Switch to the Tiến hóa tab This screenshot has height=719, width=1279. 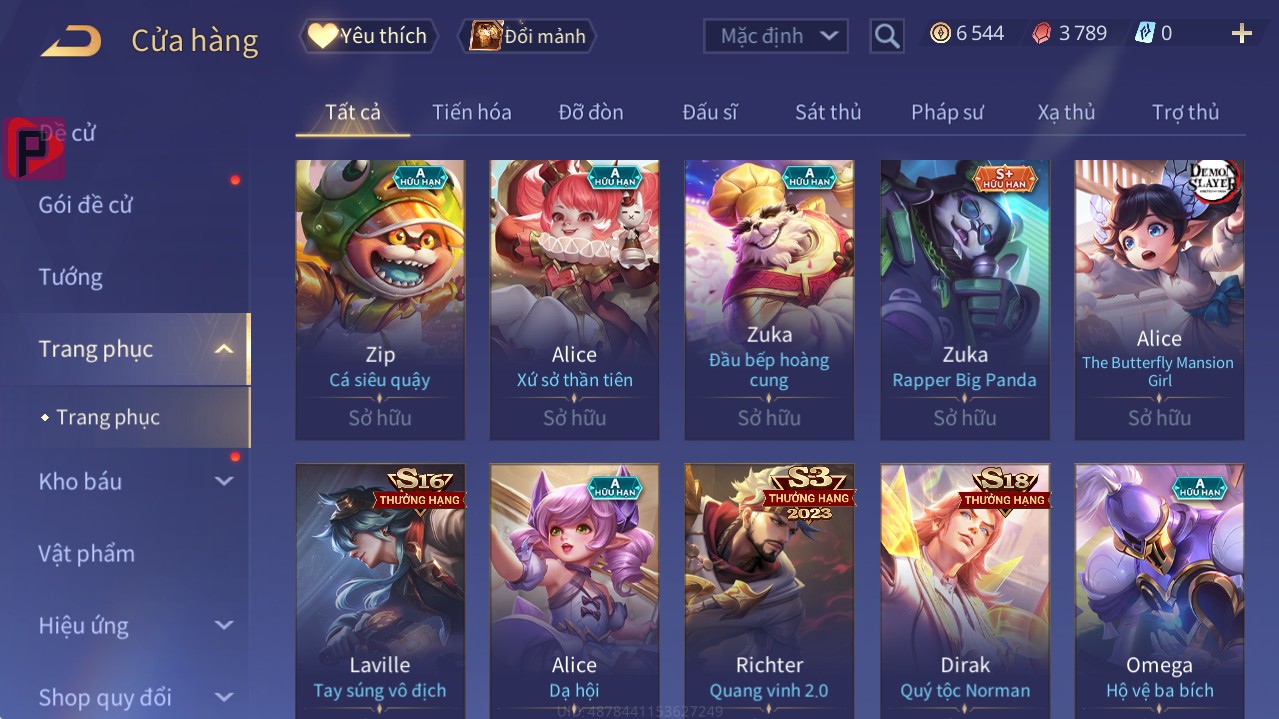pos(471,112)
